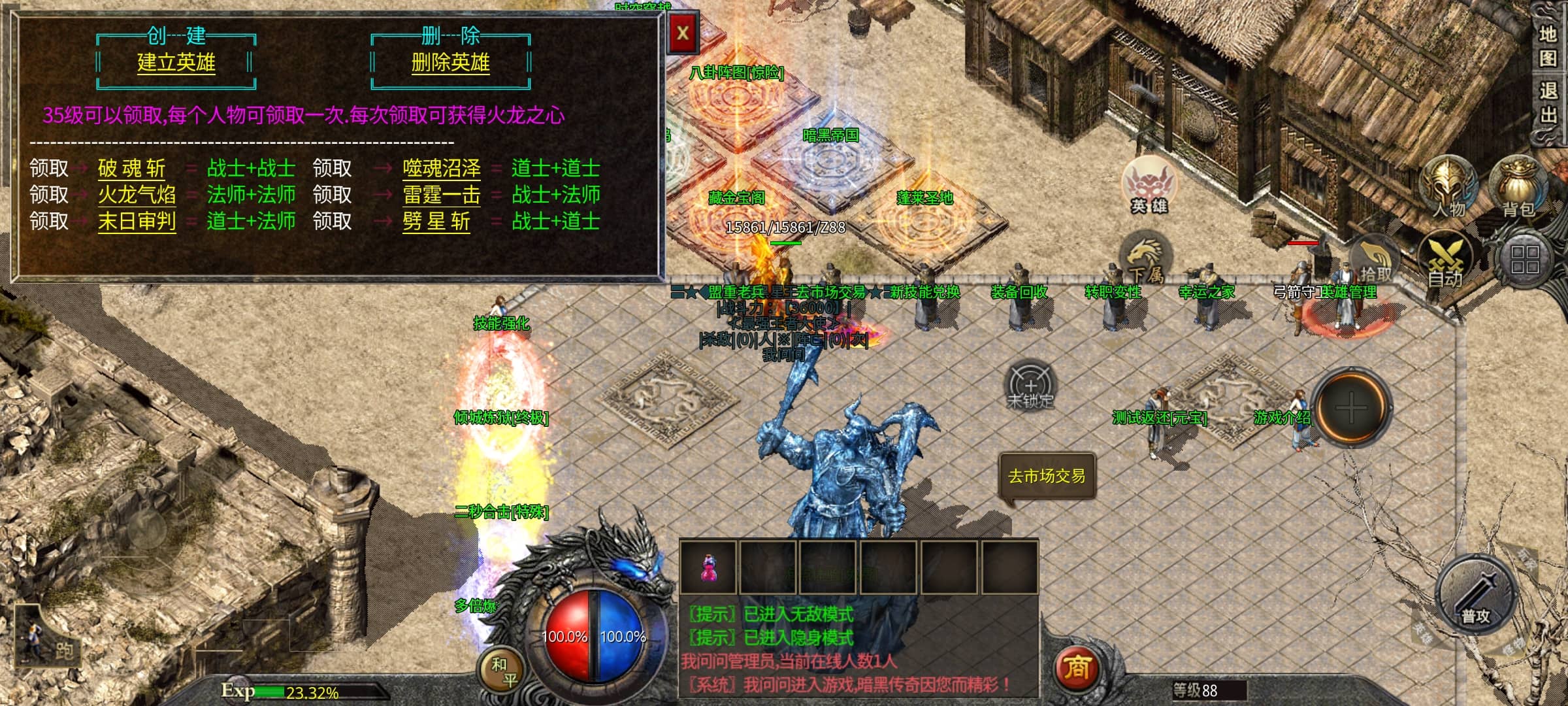1568x706 pixels.
Task: Open the 商 shop button
Action: 1077,667
